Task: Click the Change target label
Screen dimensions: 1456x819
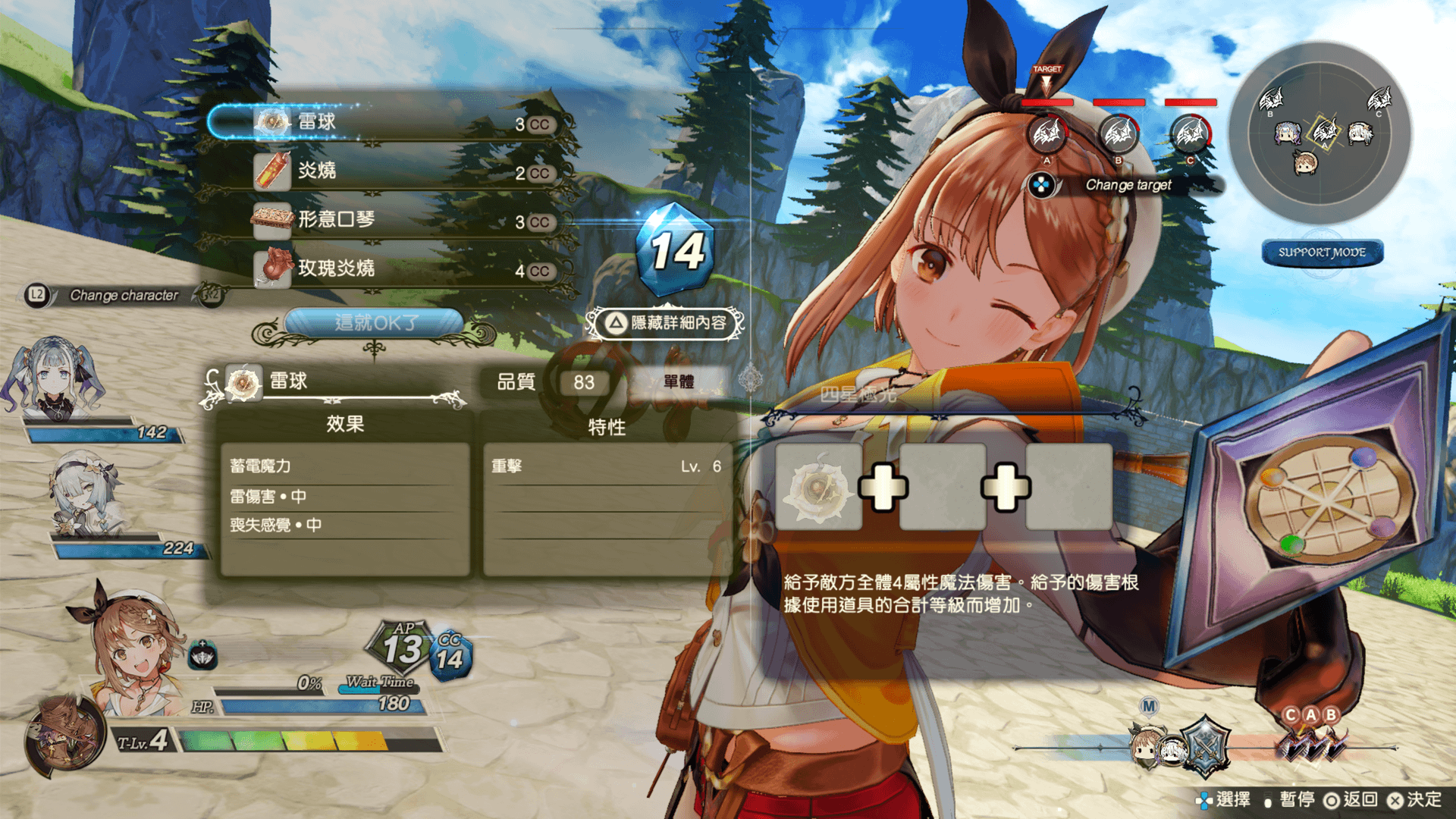Action: 1128,185
